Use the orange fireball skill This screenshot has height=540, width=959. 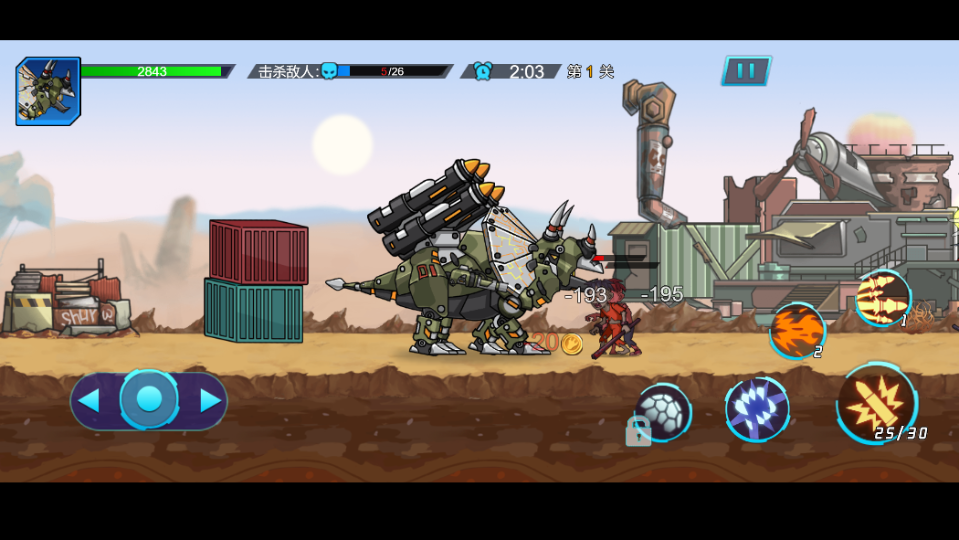point(796,330)
